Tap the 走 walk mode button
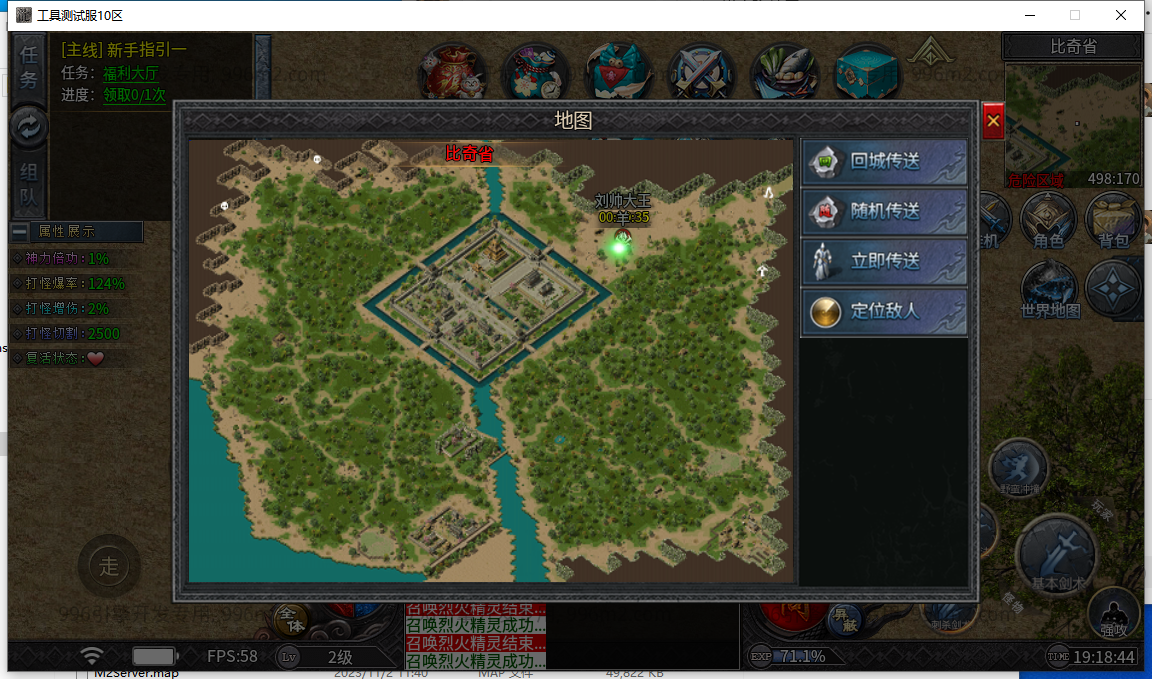Viewport: 1152px width, 679px height. point(108,566)
